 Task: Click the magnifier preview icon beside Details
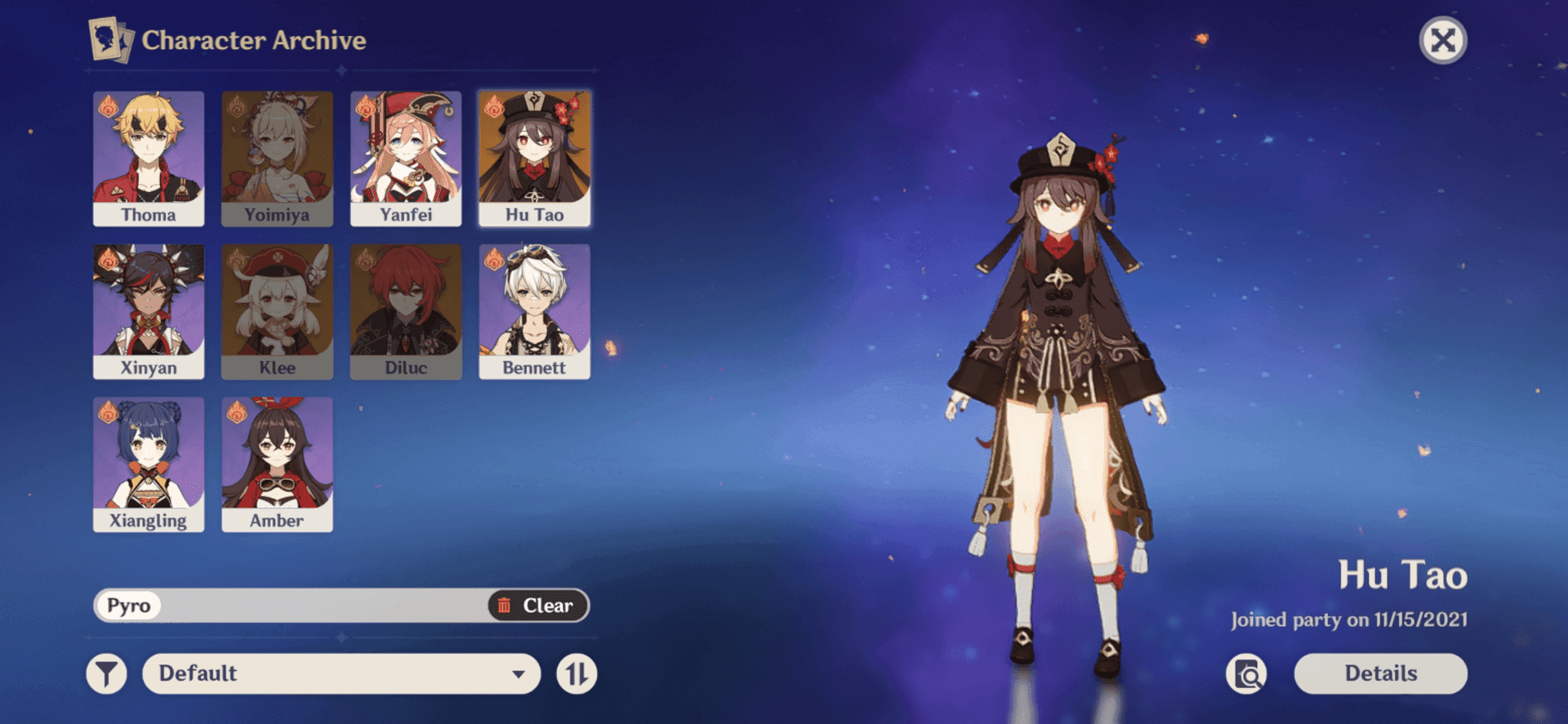point(1246,674)
